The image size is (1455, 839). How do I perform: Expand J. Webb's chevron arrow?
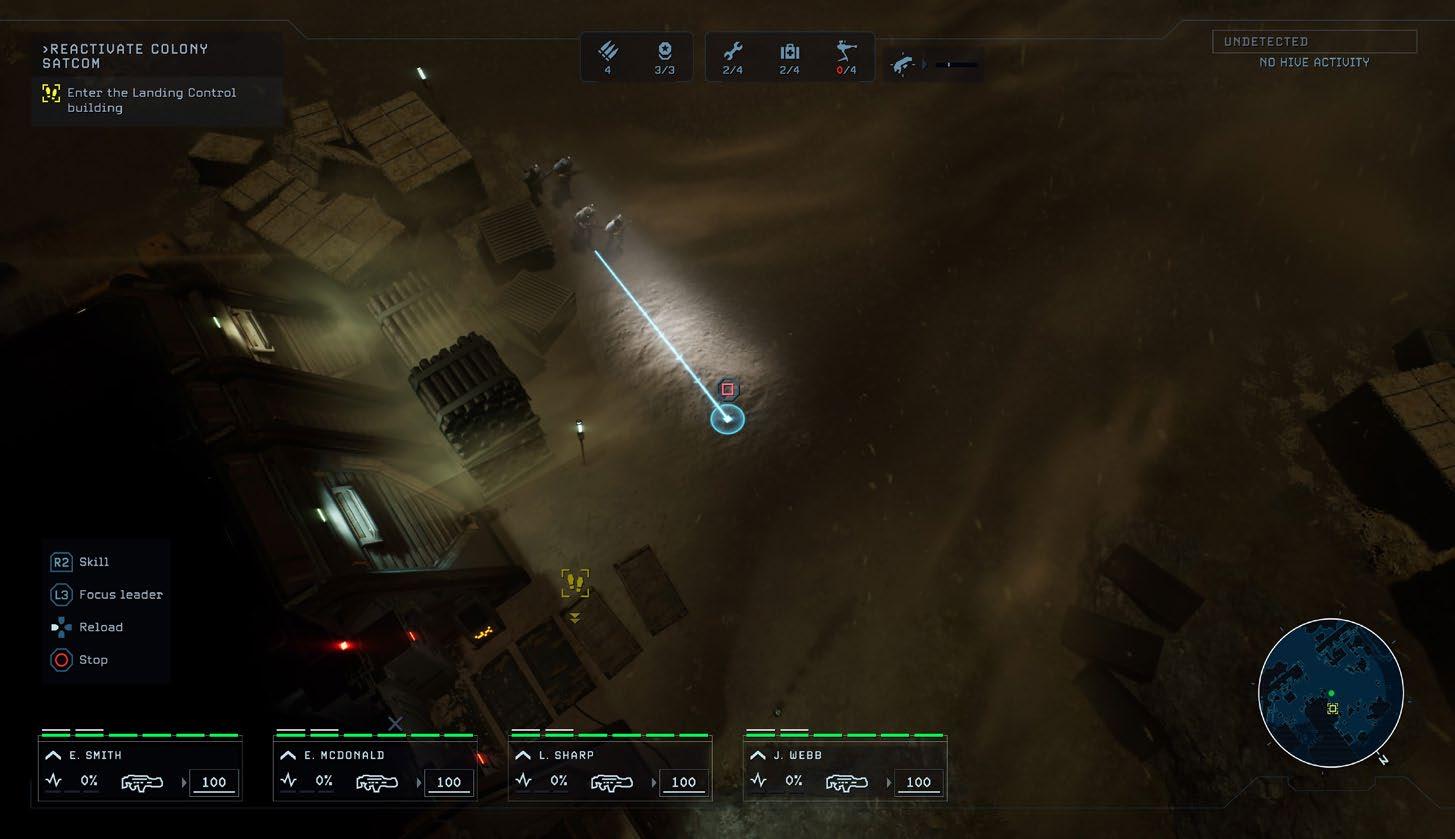(x=757, y=756)
